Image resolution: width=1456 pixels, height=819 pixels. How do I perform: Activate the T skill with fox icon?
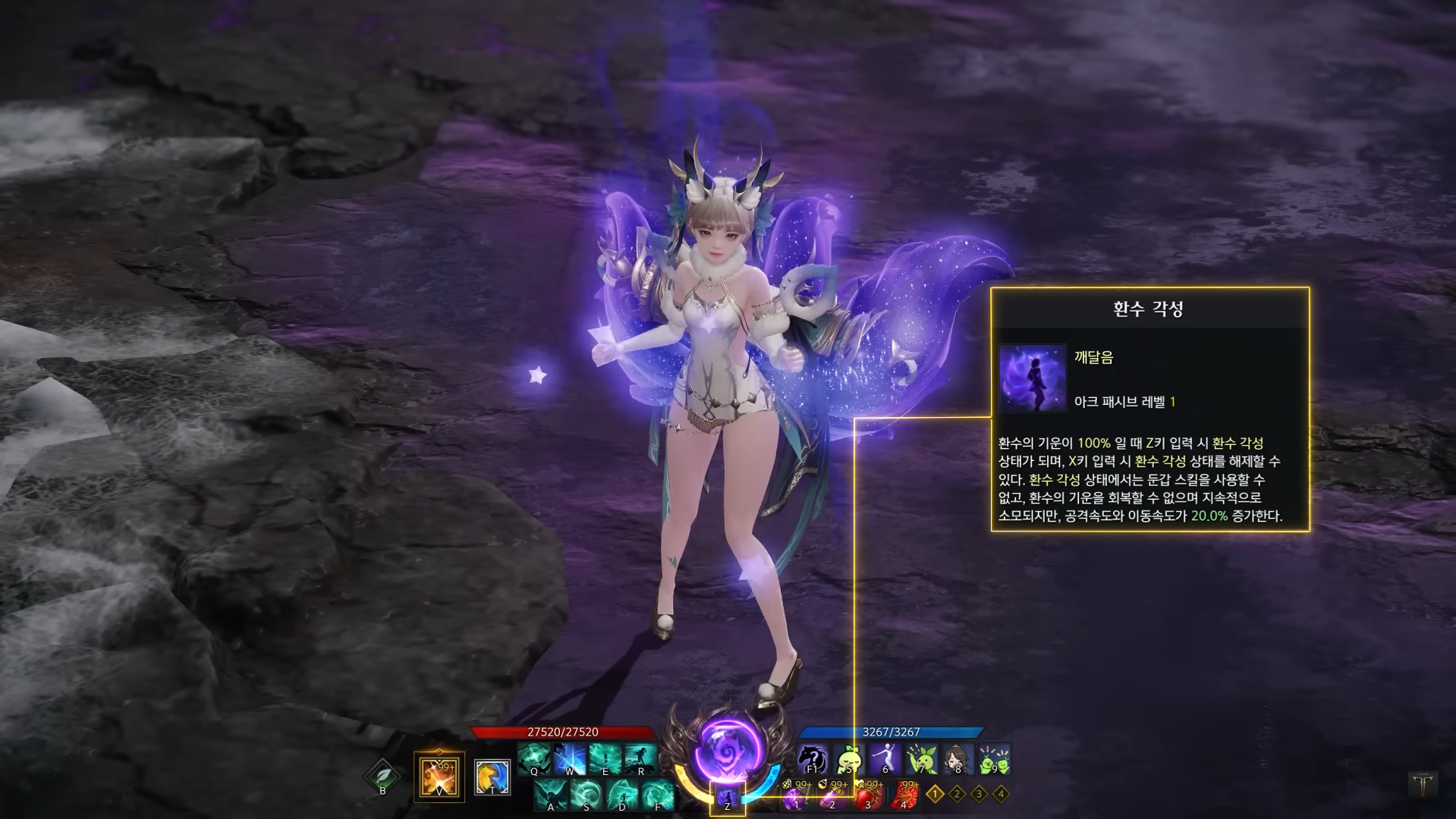(x=492, y=777)
